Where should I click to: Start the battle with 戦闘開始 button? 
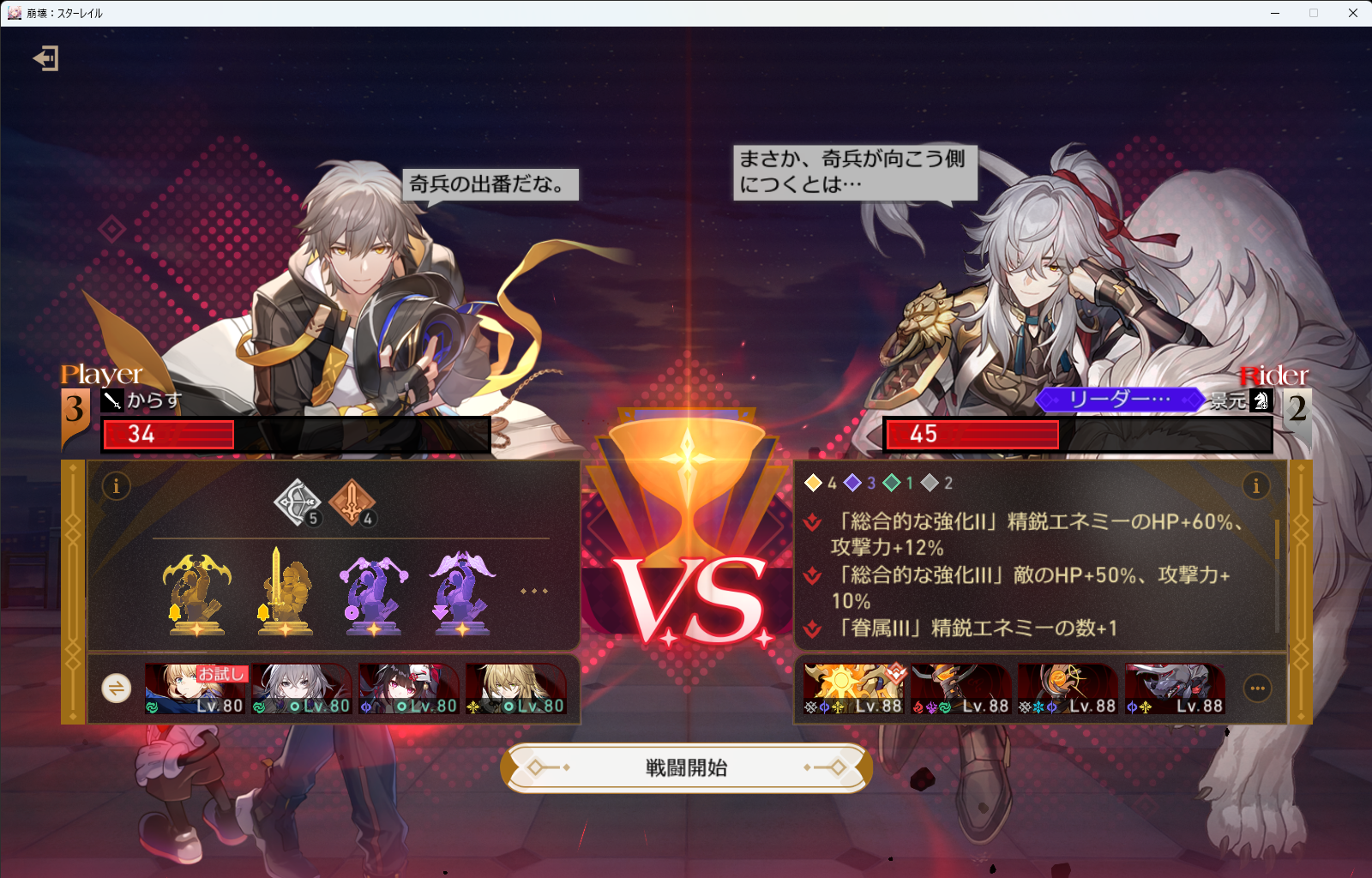(686, 767)
